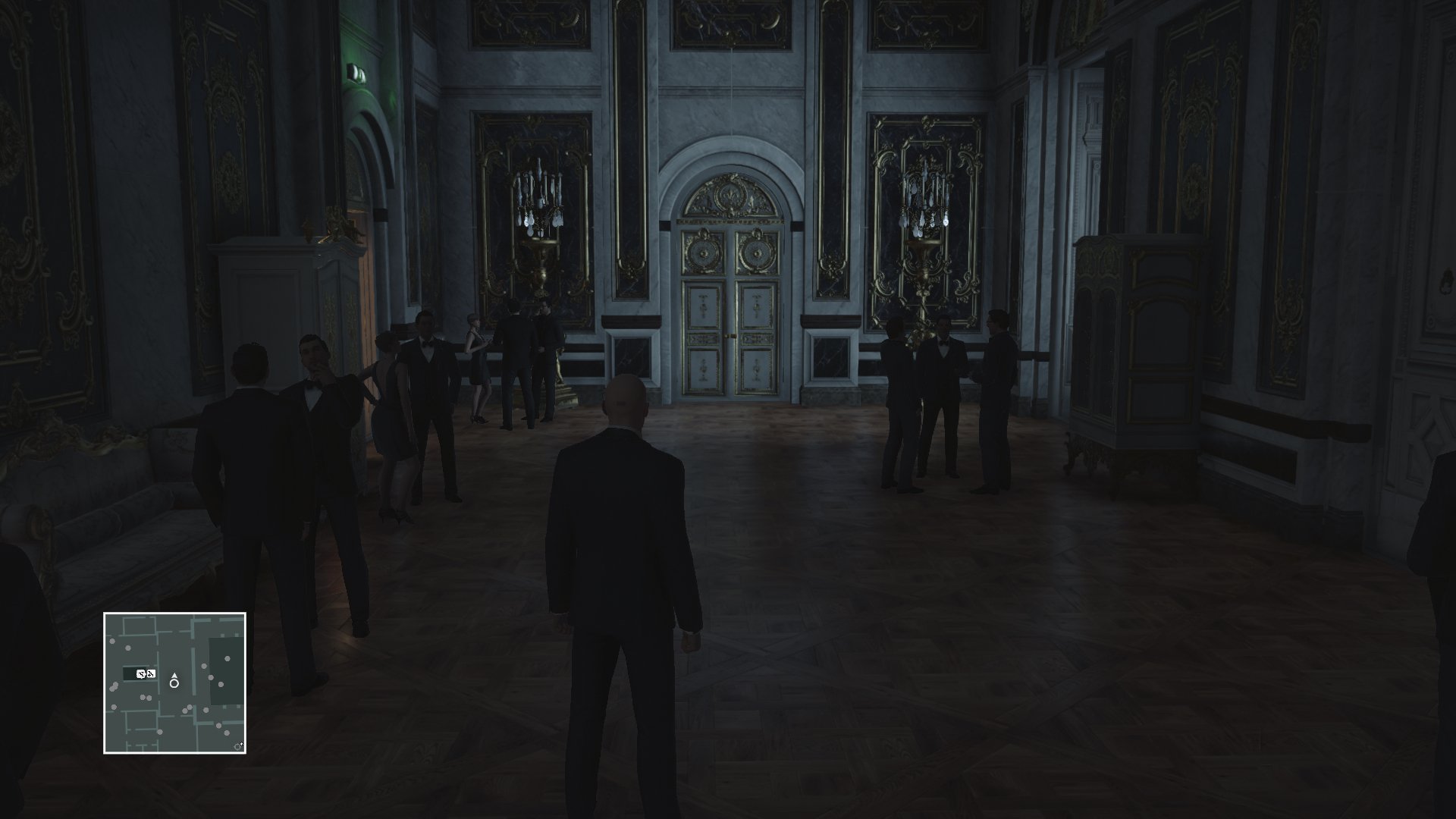1456x819 pixels.
Task: Click the compass icon at the minimap's bottom-right corner
Action: [x=237, y=746]
